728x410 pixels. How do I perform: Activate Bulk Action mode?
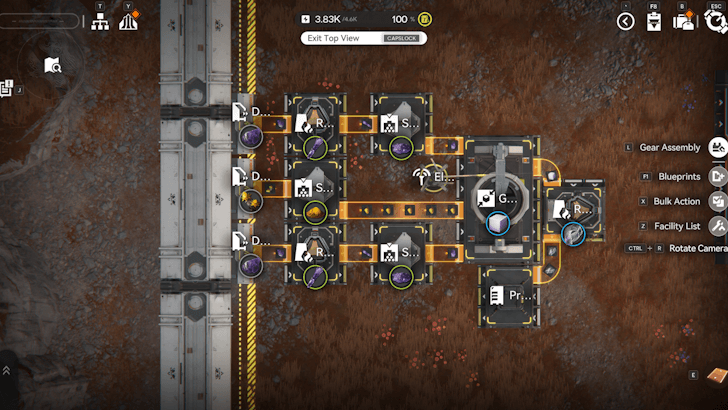point(717,201)
